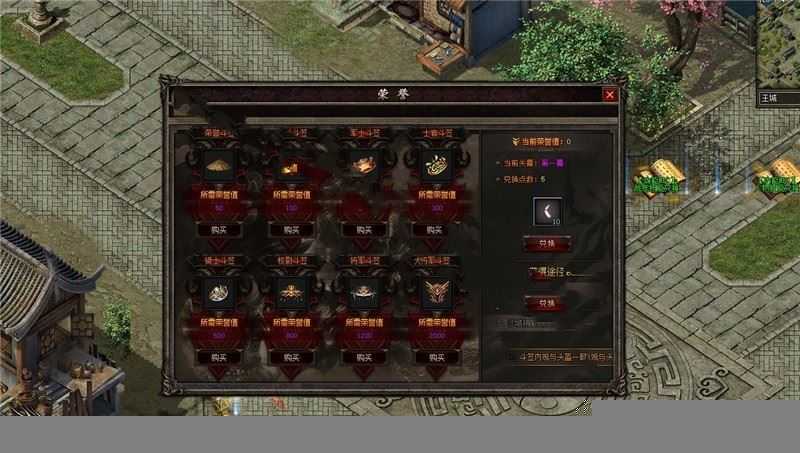Screen dimensions: 800x453
Task: Click 兑换 directly below the crescent slot
Action: (547, 243)
